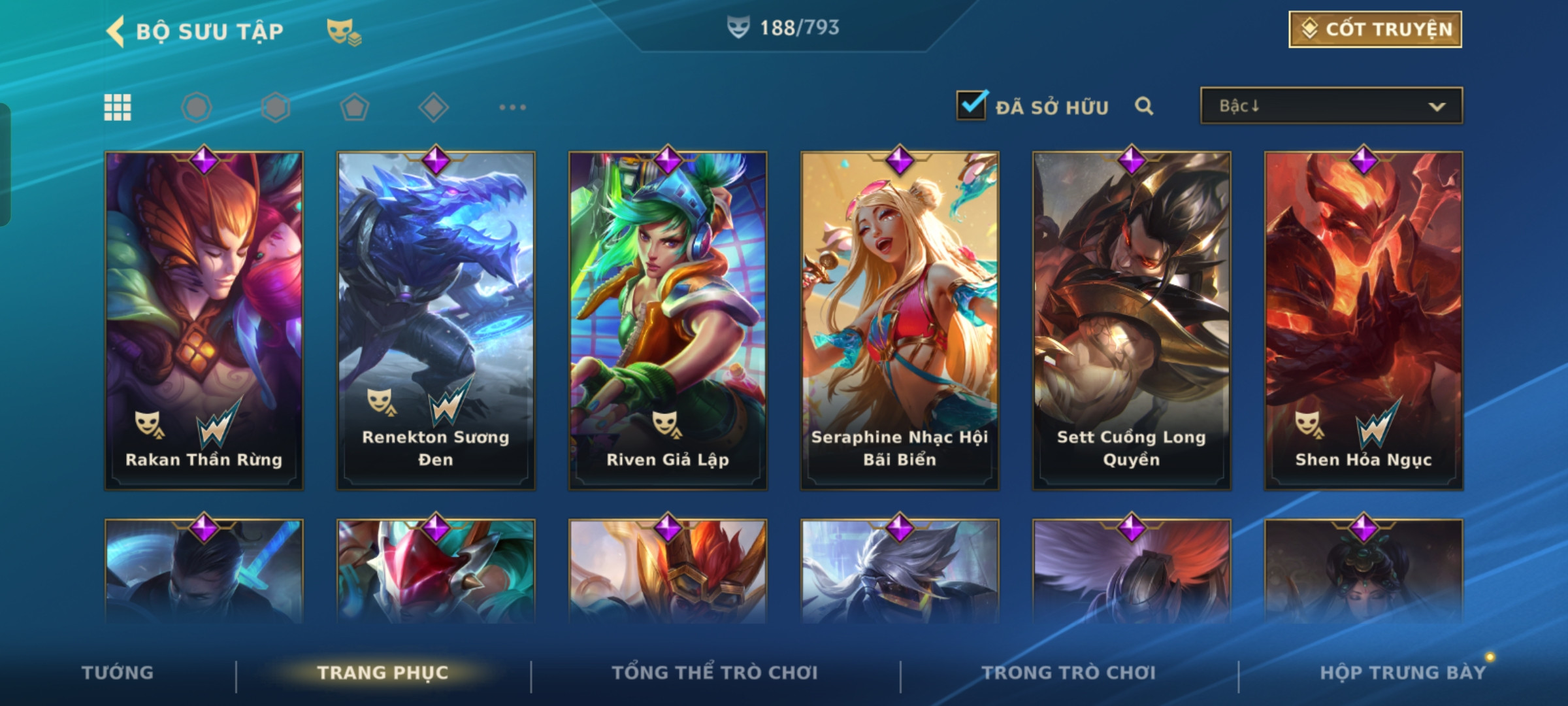
Task: Pick the Shen Hỏa Ngục skin card
Action: click(1364, 320)
